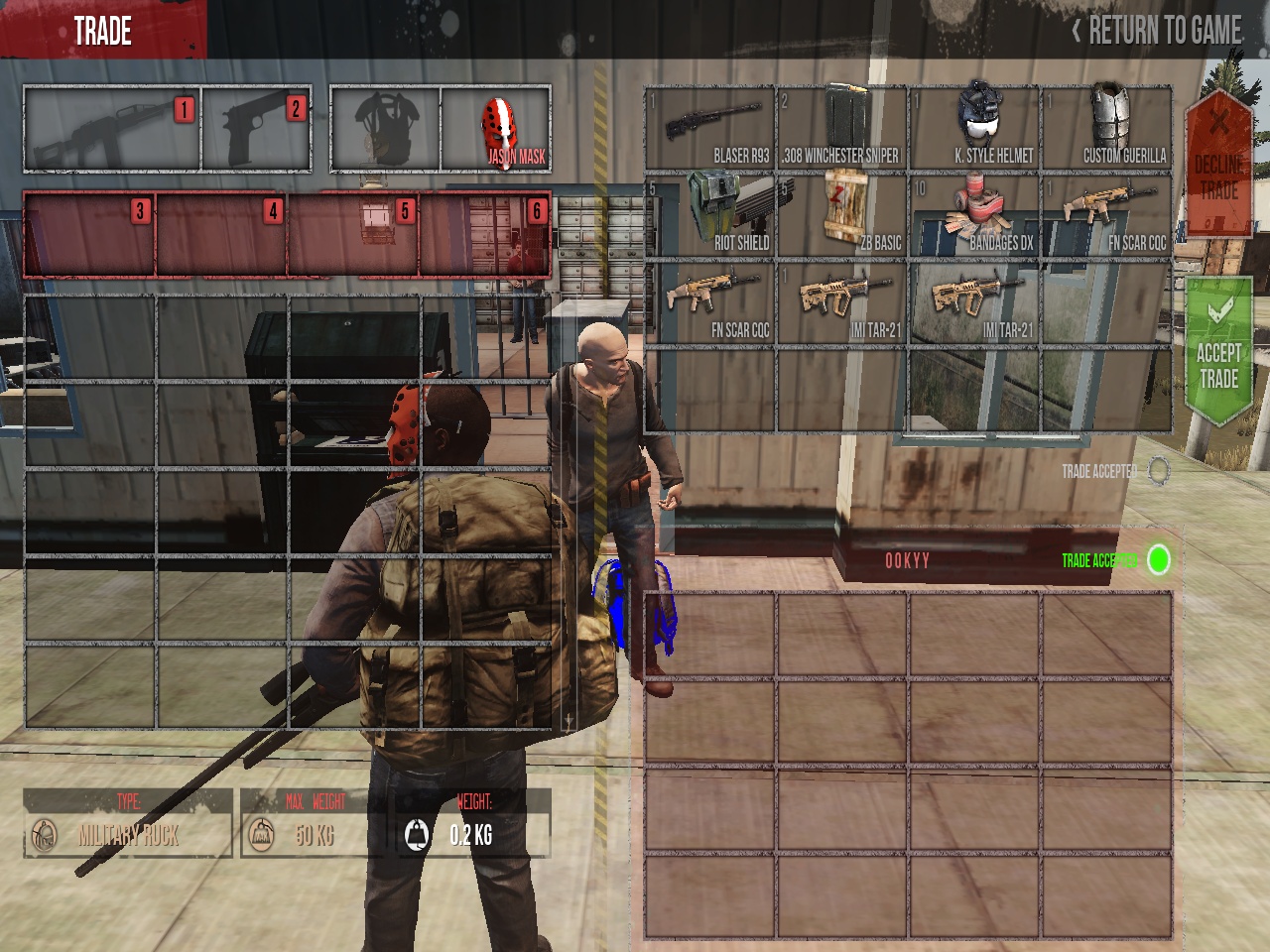
Task: Click the equipped body armor vest slot
Action: tap(385, 130)
